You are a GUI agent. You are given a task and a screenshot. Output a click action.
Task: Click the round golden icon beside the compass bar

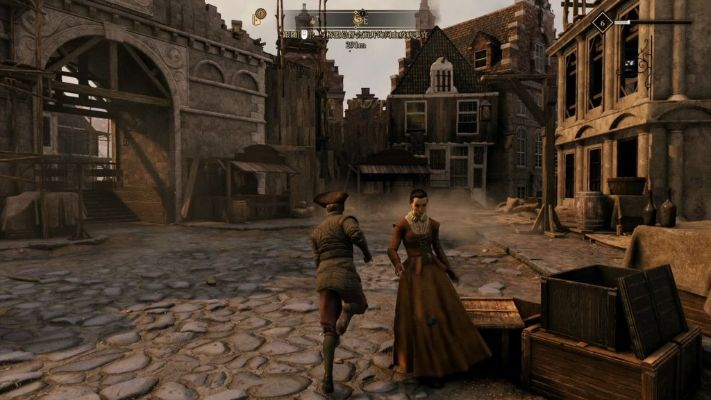click(260, 15)
